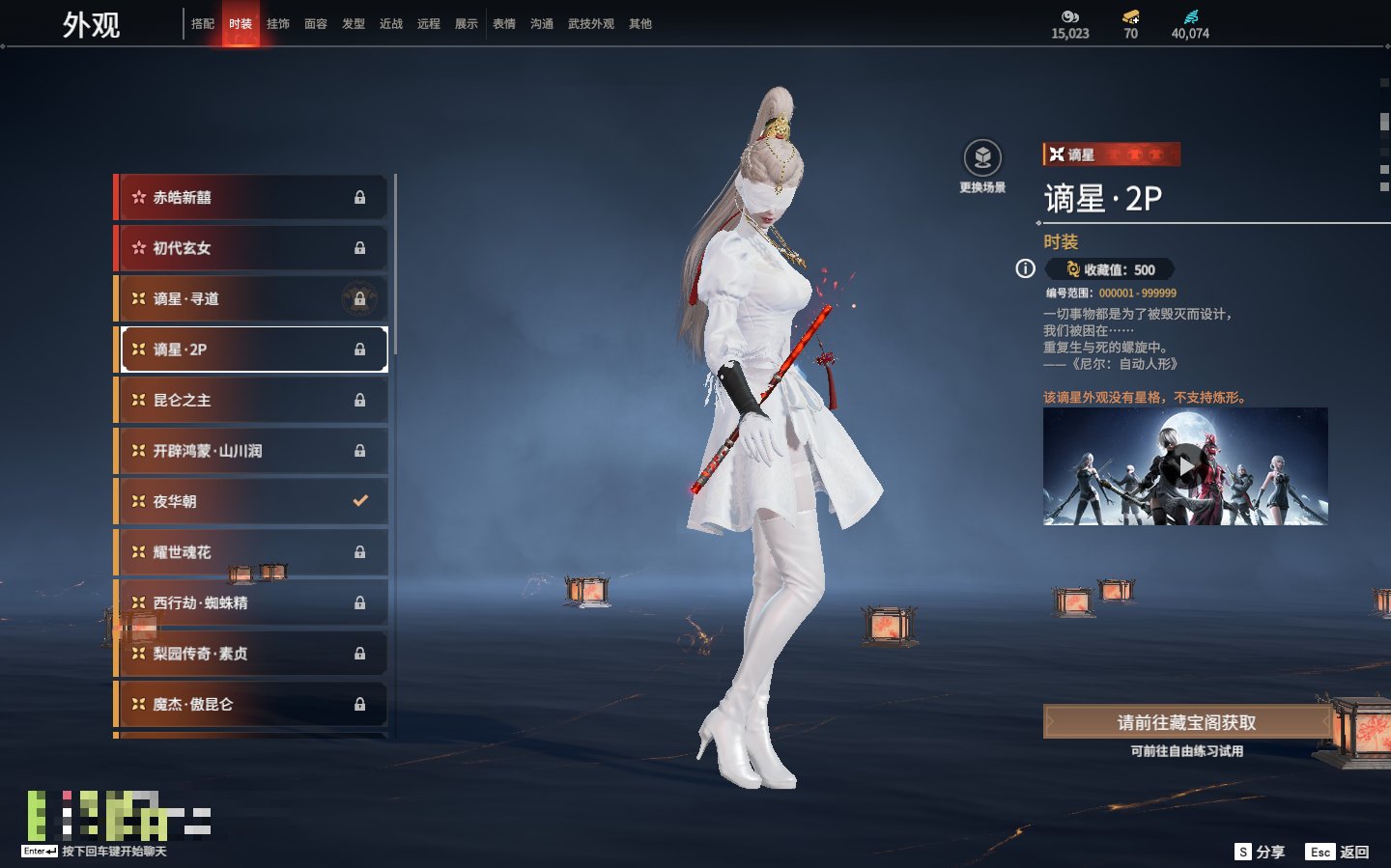The width and height of the screenshot is (1391, 868).
Task: Click the 分享 share button
Action: tap(1261, 852)
